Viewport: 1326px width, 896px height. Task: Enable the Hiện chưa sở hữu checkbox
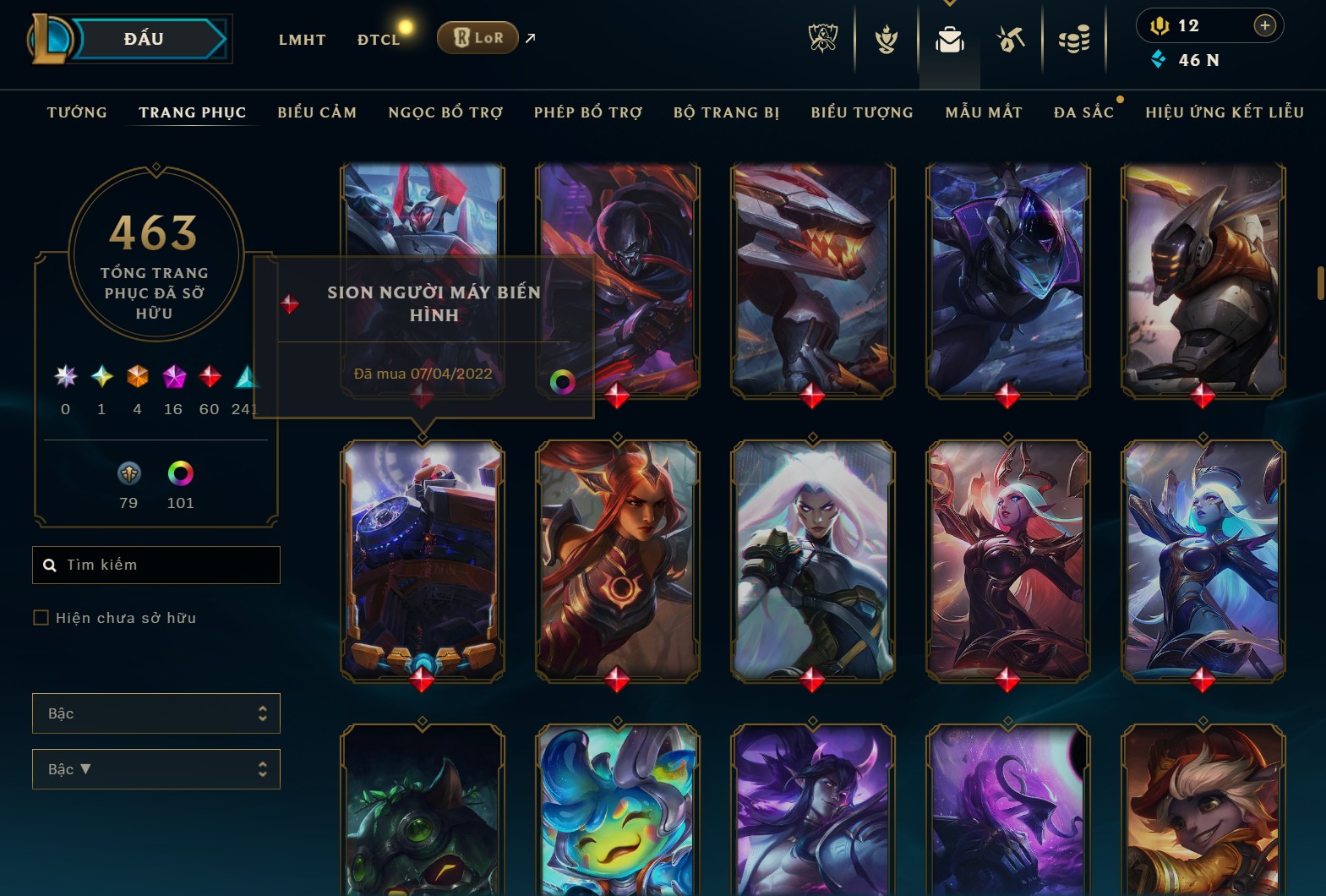pyautogui.click(x=41, y=618)
